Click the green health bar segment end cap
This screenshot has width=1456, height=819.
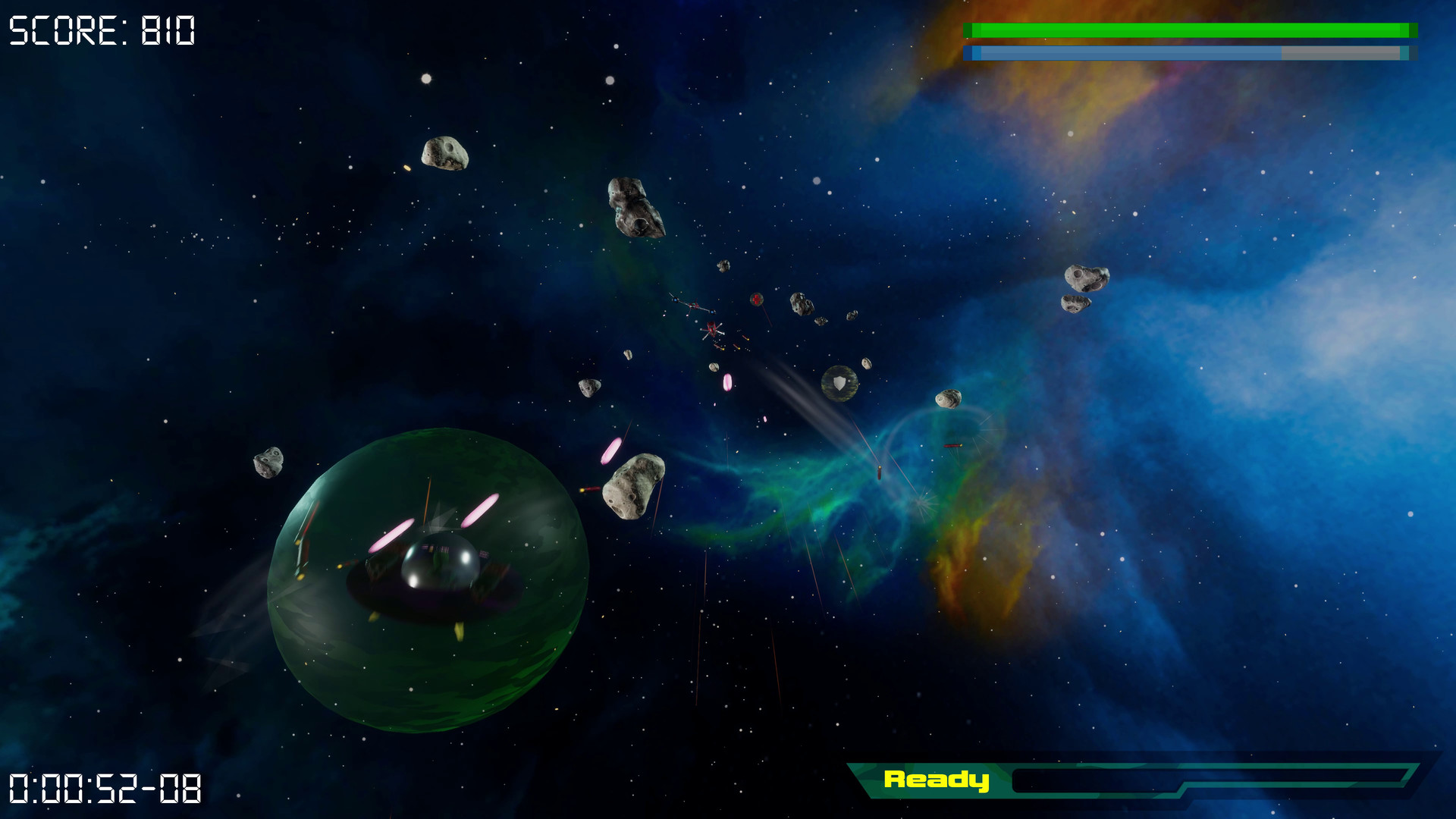(1412, 30)
